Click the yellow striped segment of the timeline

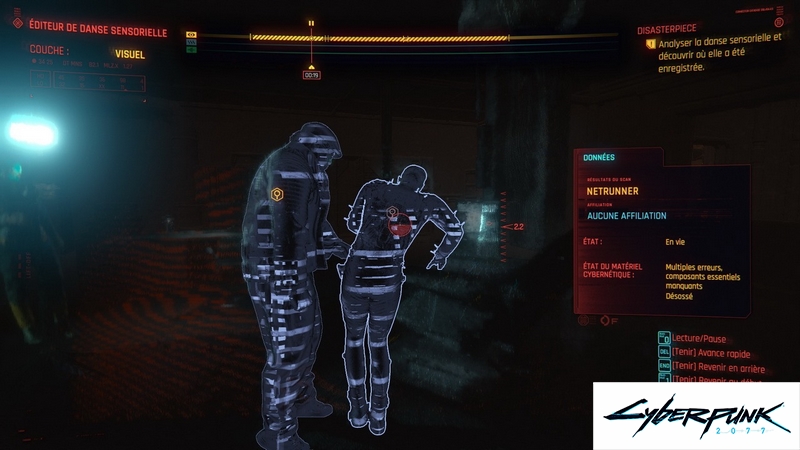tap(380, 38)
